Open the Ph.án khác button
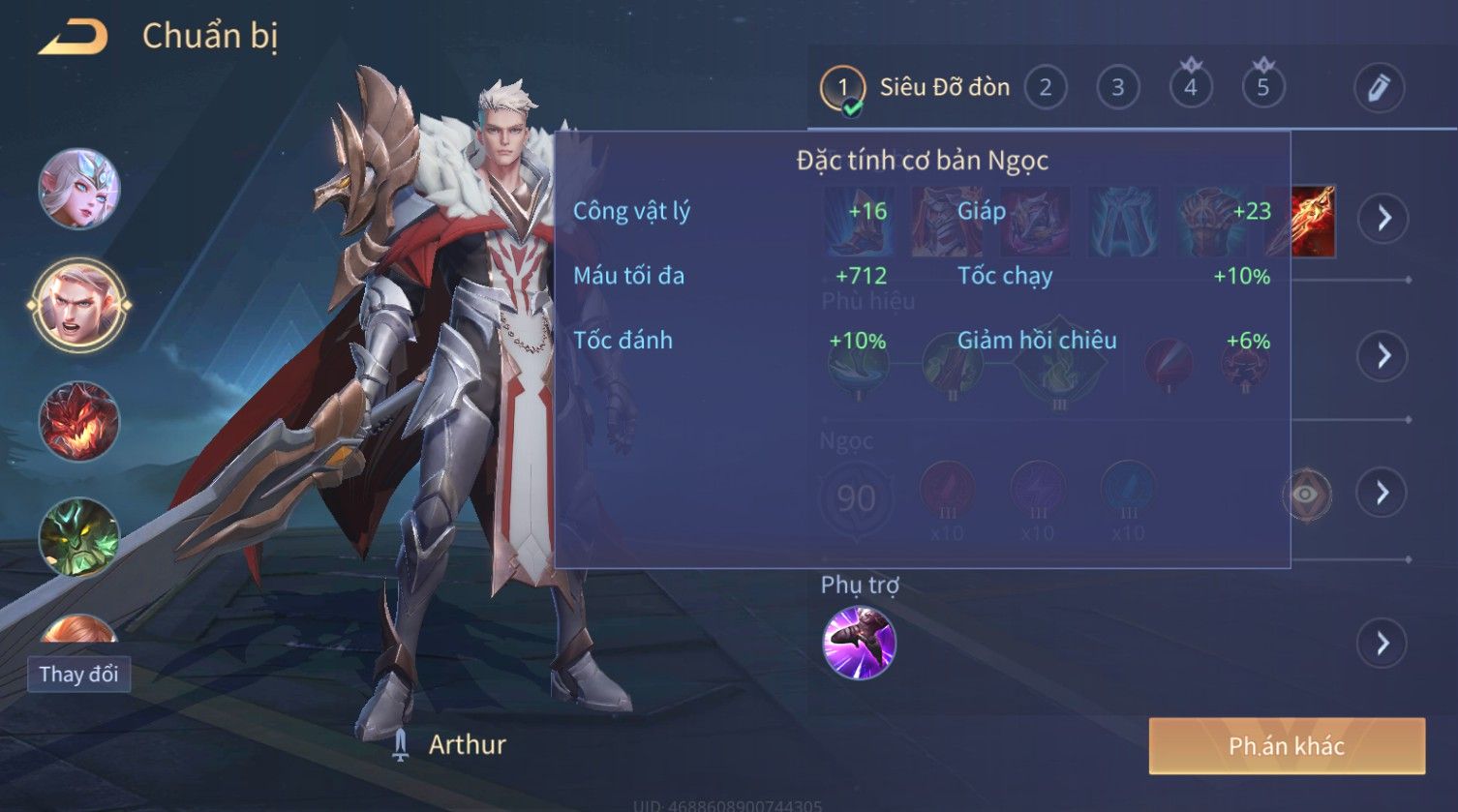This screenshot has height=812, width=1458. tap(1287, 745)
